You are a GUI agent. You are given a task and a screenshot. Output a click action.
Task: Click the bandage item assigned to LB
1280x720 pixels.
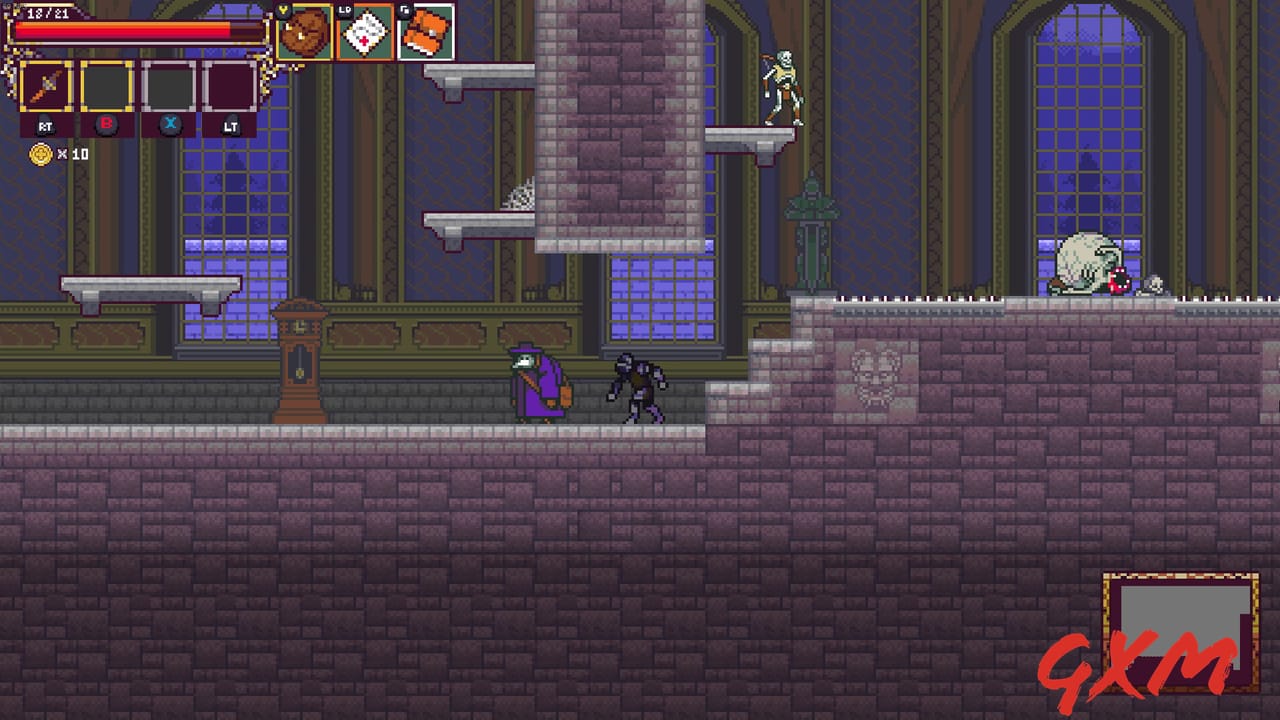[x=363, y=34]
